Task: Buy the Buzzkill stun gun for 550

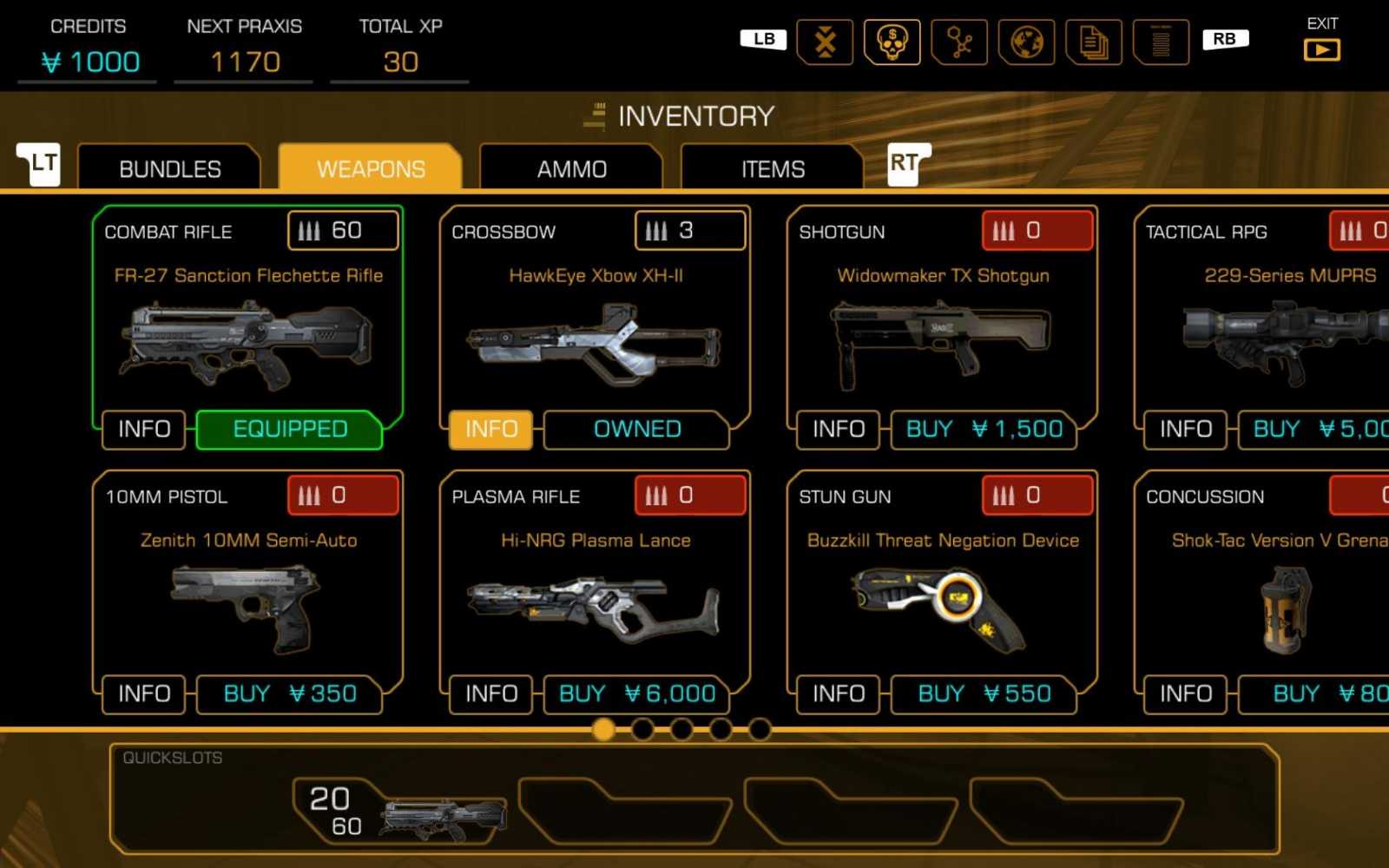Action: point(984,694)
